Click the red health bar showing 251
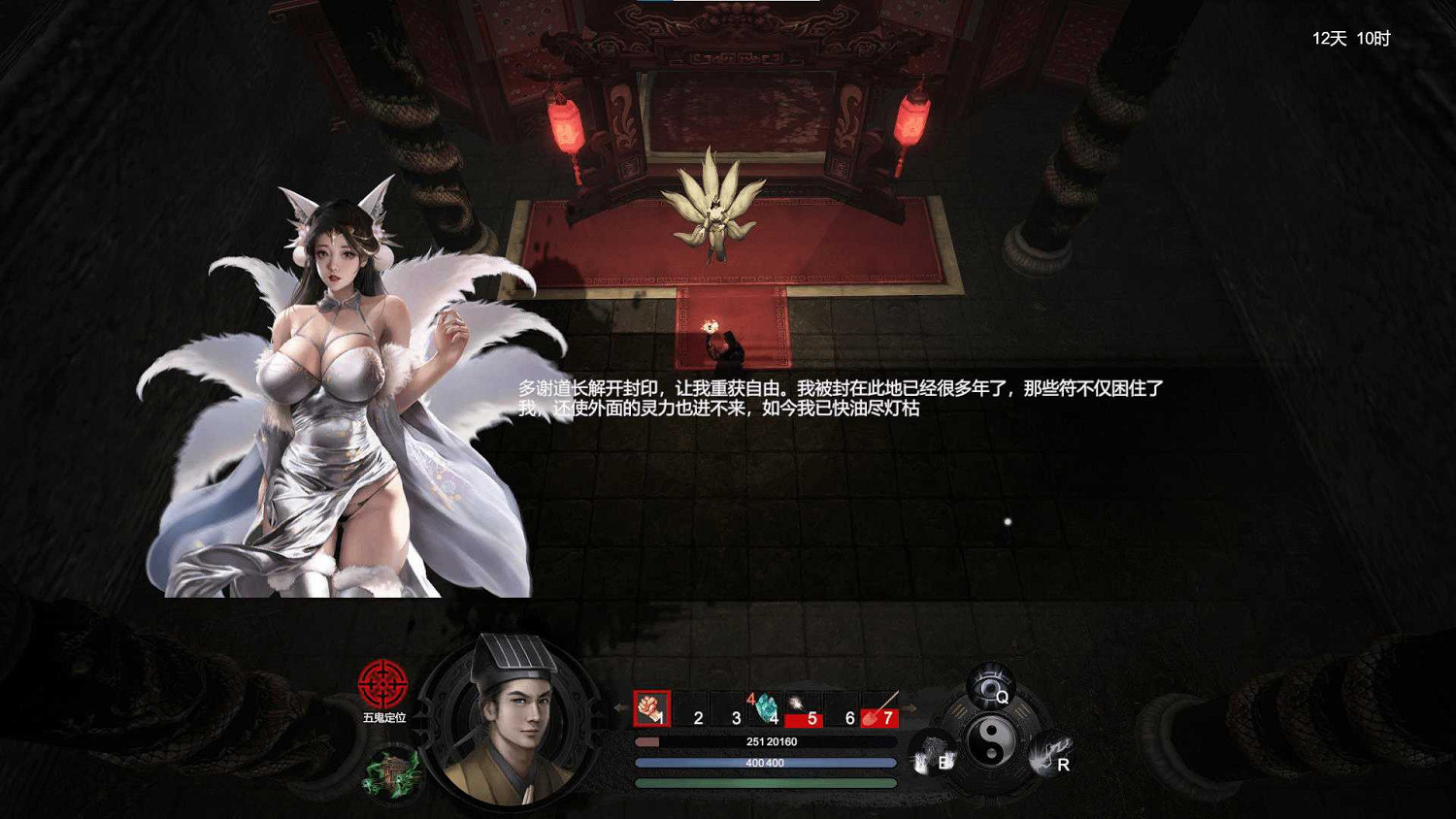1456x819 pixels. (x=765, y=741)
